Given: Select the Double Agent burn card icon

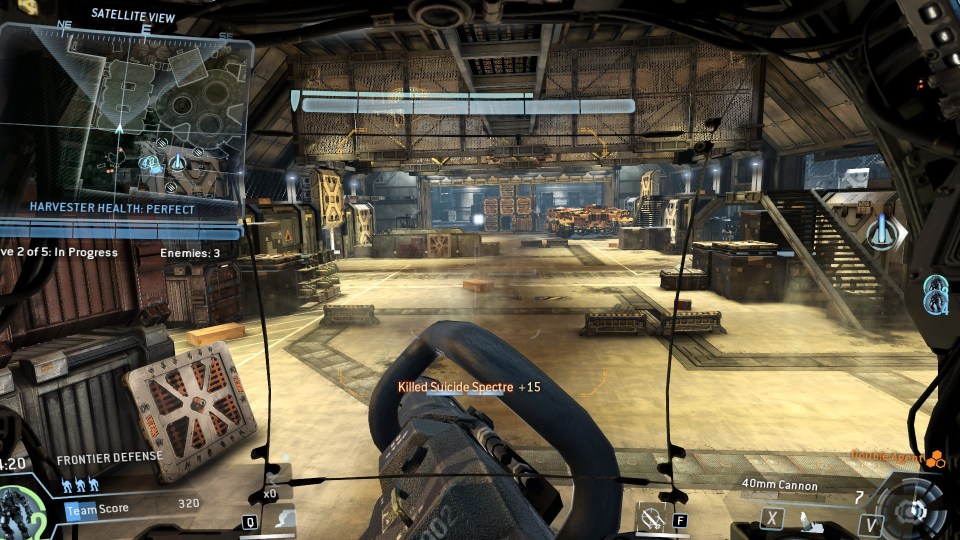Looking at the screenshot, I should [x=937, y=459].
